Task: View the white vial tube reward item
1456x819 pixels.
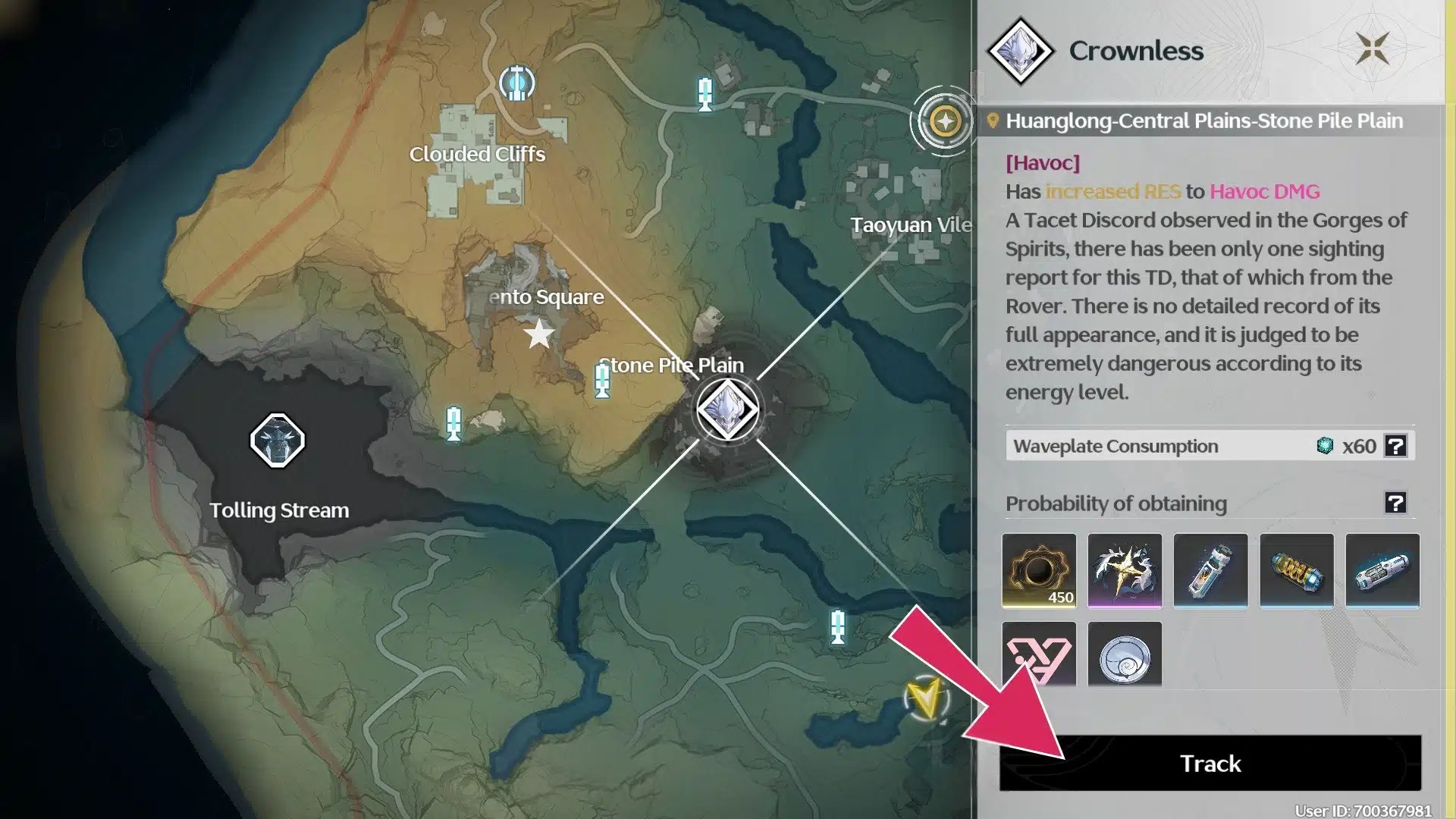Action: pos(1210,570)
